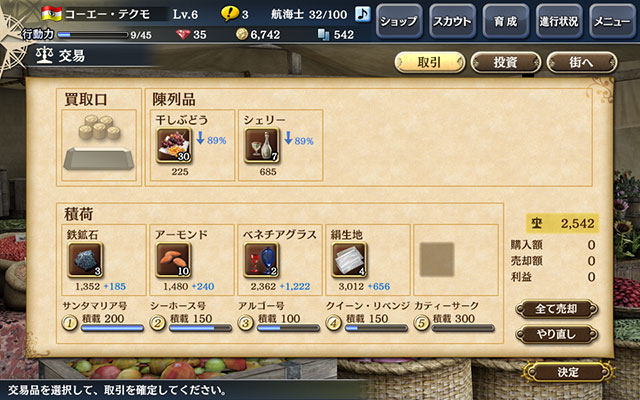Open the 育成 training menu
Image resolution: width=640 pixels, height=400 pixels.
[505, 20]
